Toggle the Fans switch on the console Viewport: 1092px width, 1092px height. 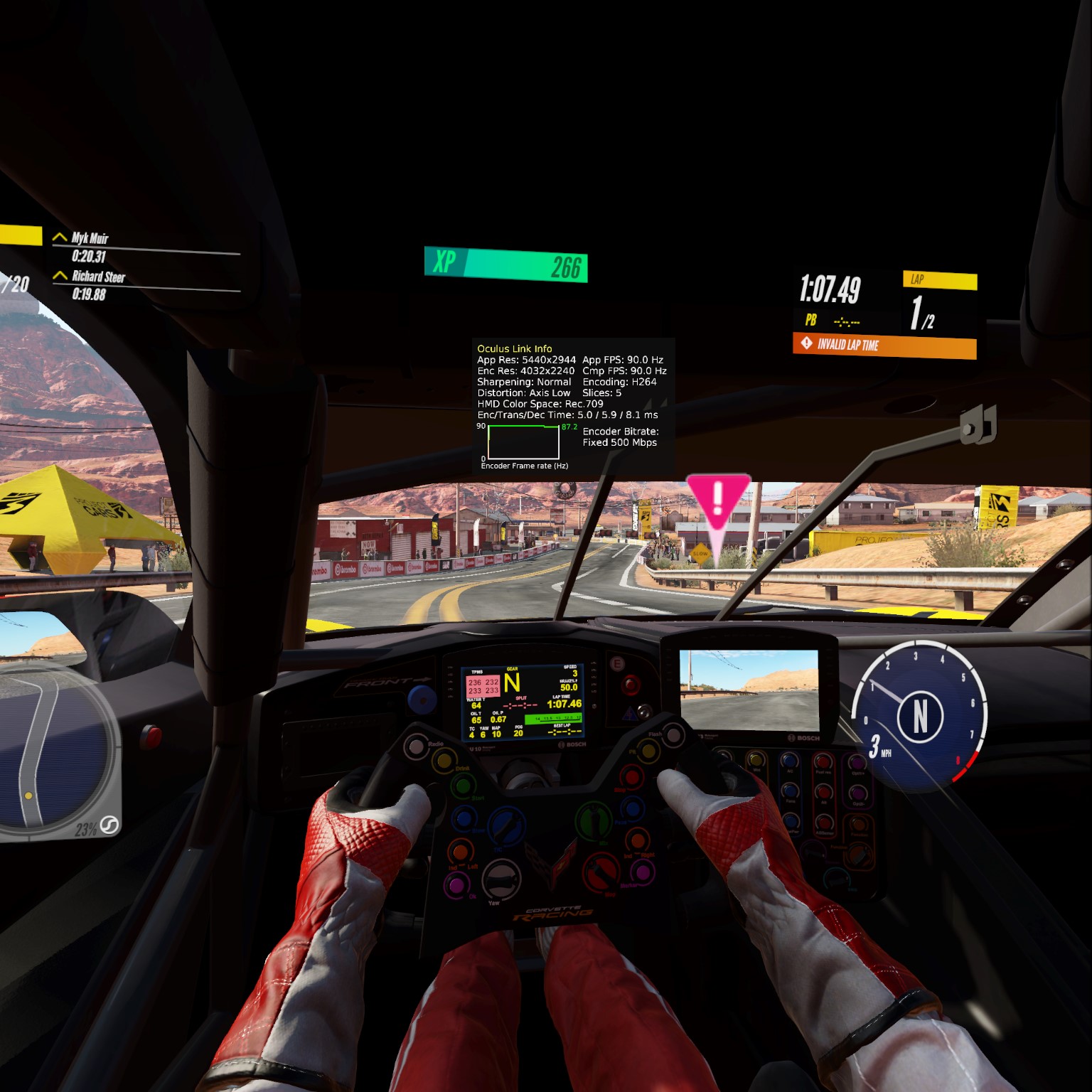pyautogui.click(x=789, y=791)
